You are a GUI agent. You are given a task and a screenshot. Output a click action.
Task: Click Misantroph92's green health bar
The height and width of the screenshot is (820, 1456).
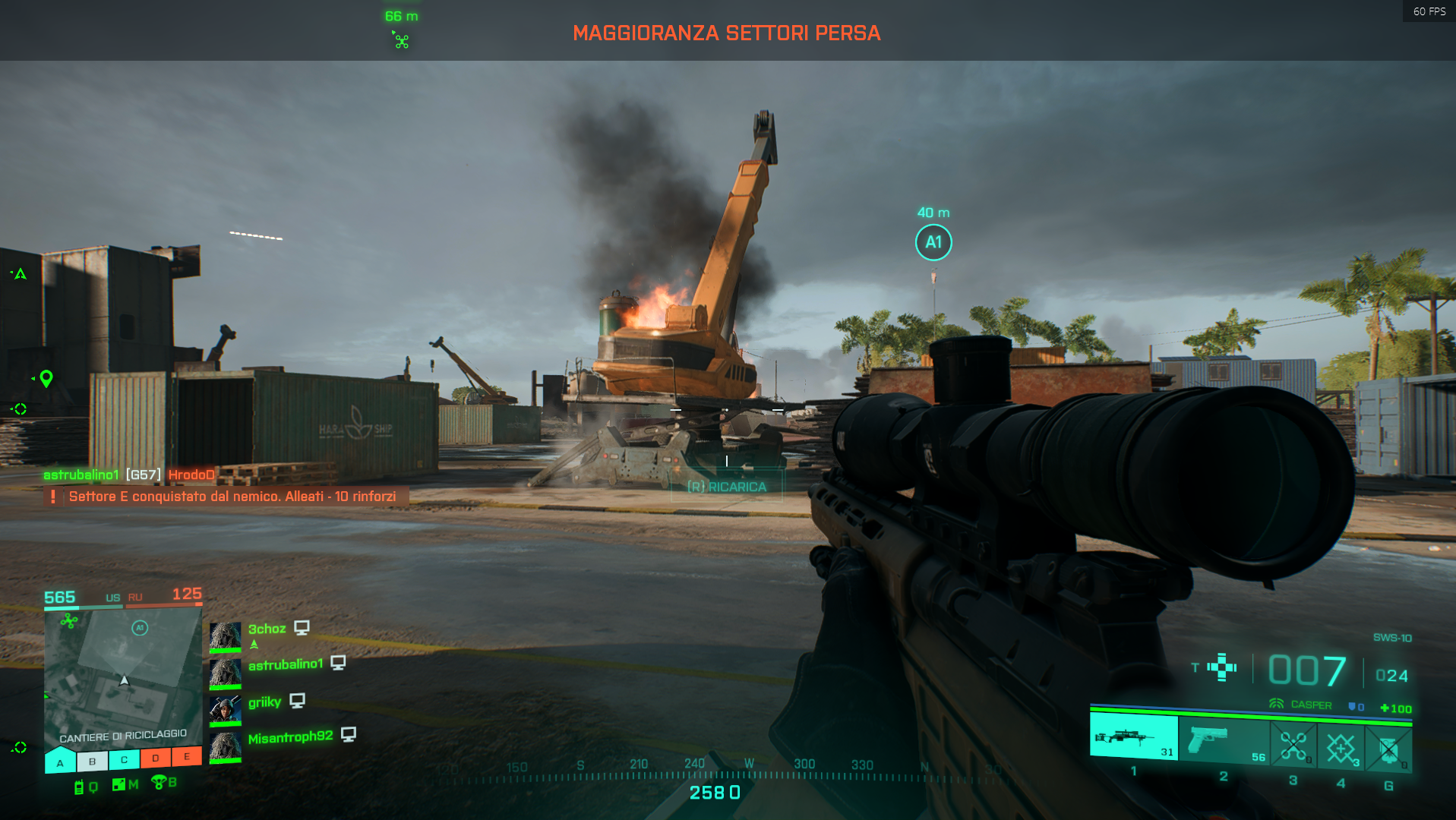coord(226,759)
